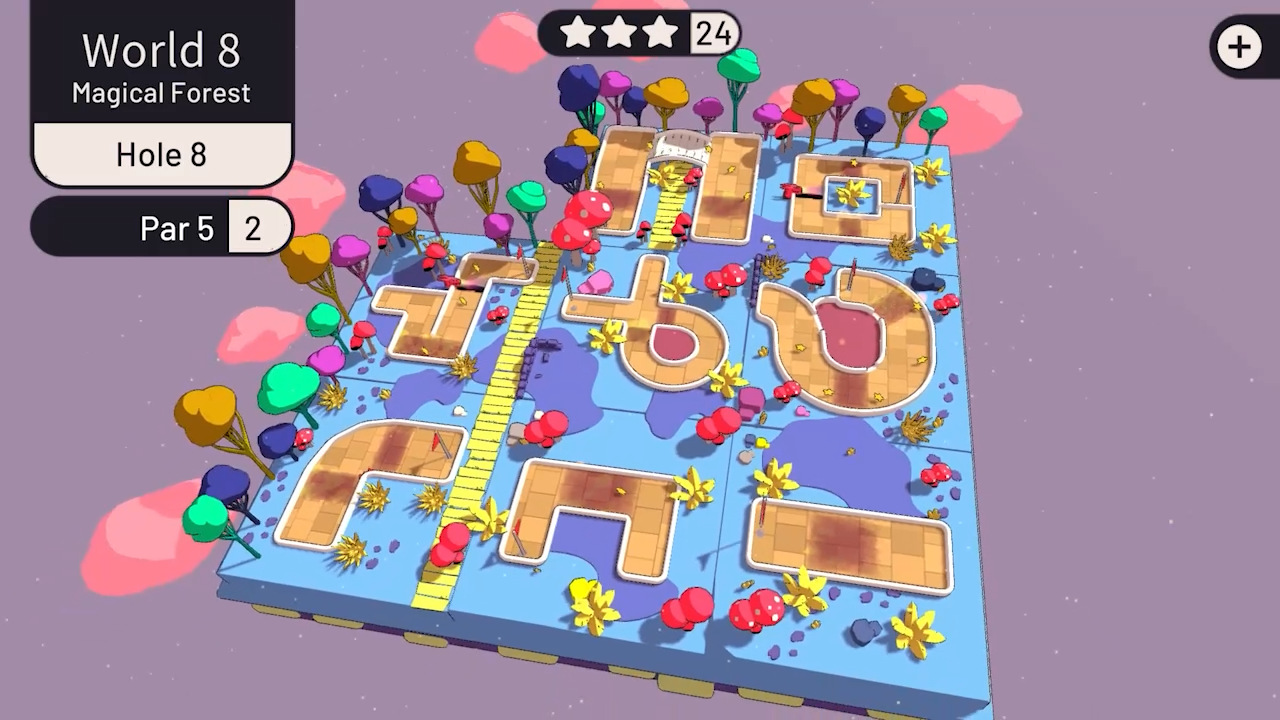This screenshot has width=1280, height=720.
Task: Click the red flag on the bottom-left course
Action: point(435,442)
